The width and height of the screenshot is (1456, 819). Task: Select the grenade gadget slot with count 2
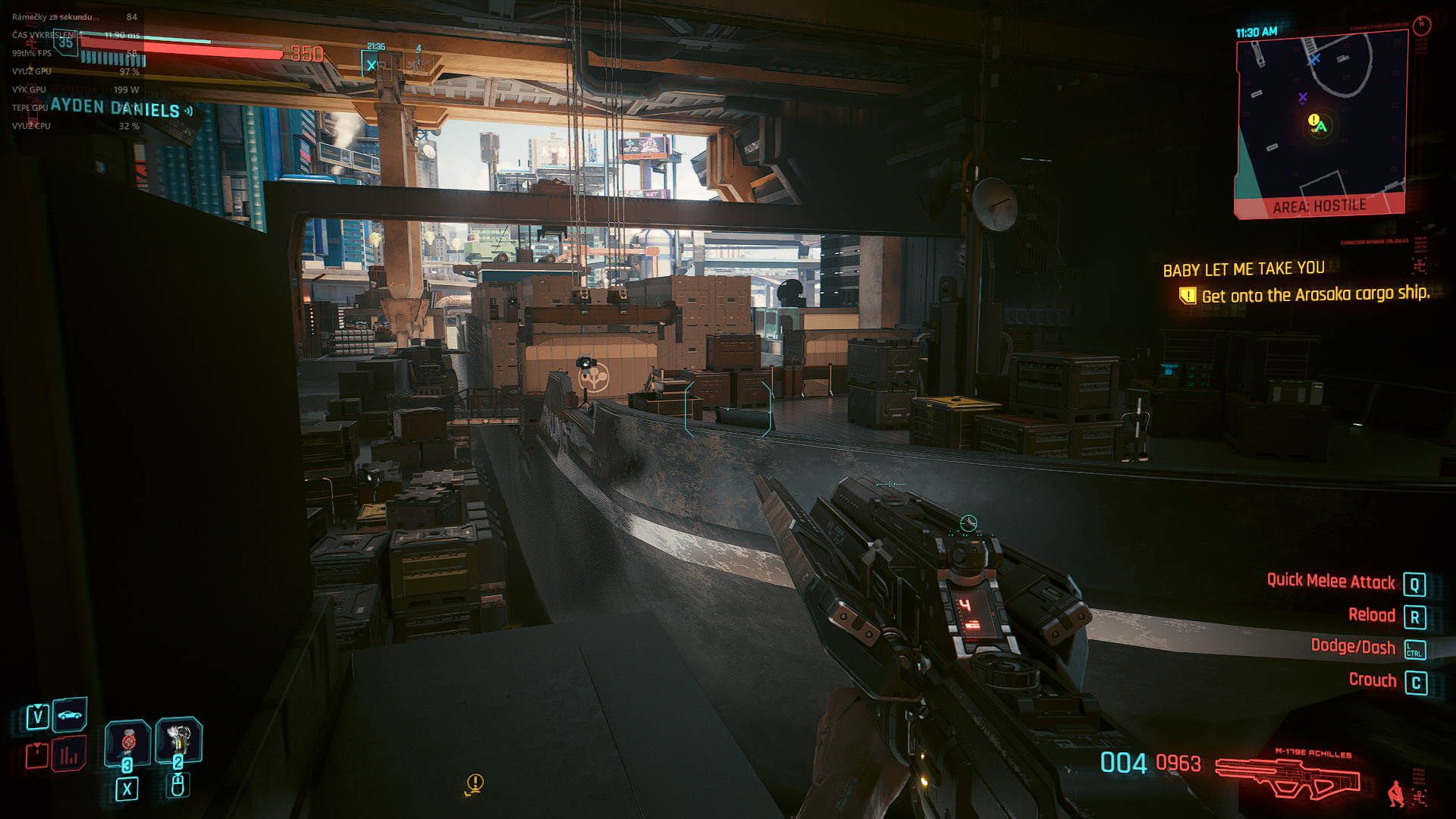click(x=178, y=739)
